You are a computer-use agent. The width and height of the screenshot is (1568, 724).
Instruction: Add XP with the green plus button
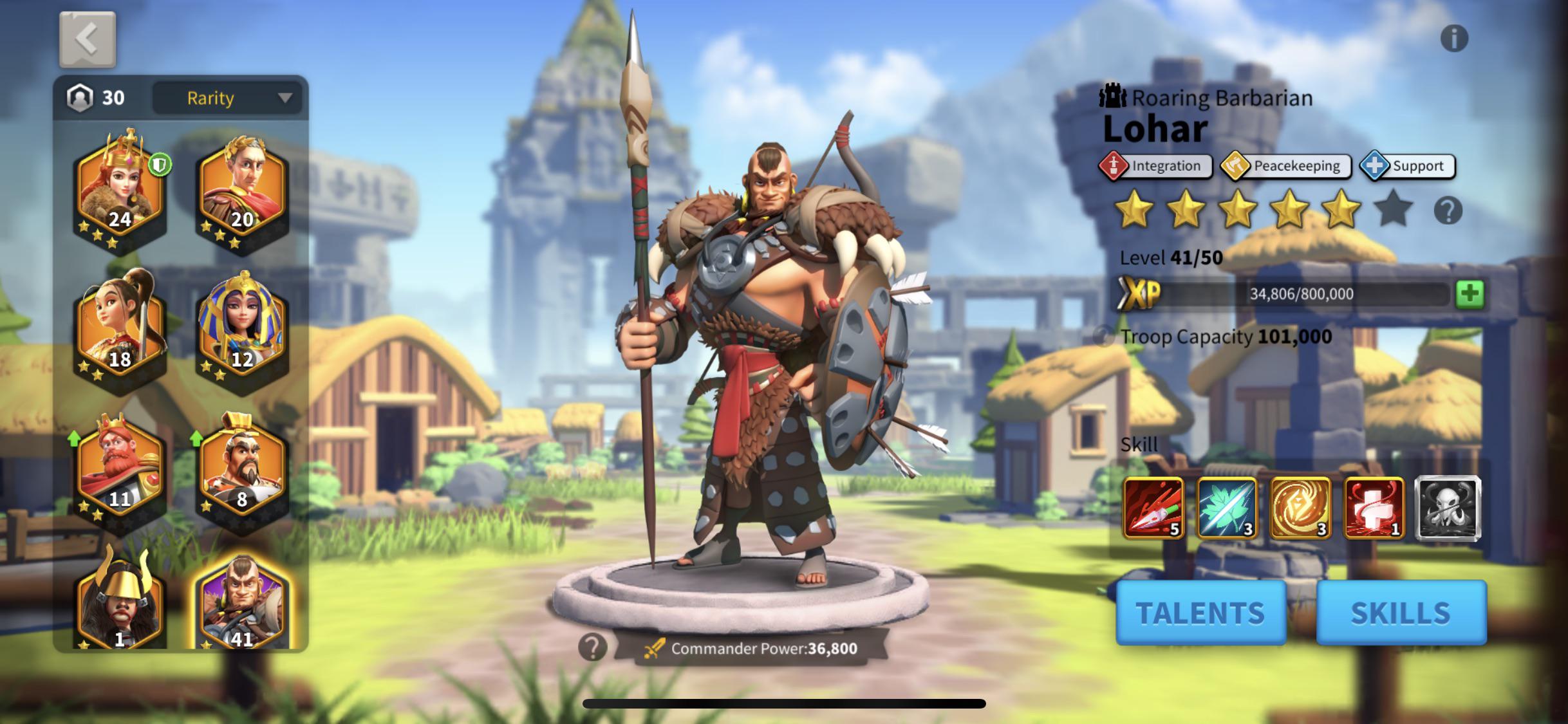1470,294
